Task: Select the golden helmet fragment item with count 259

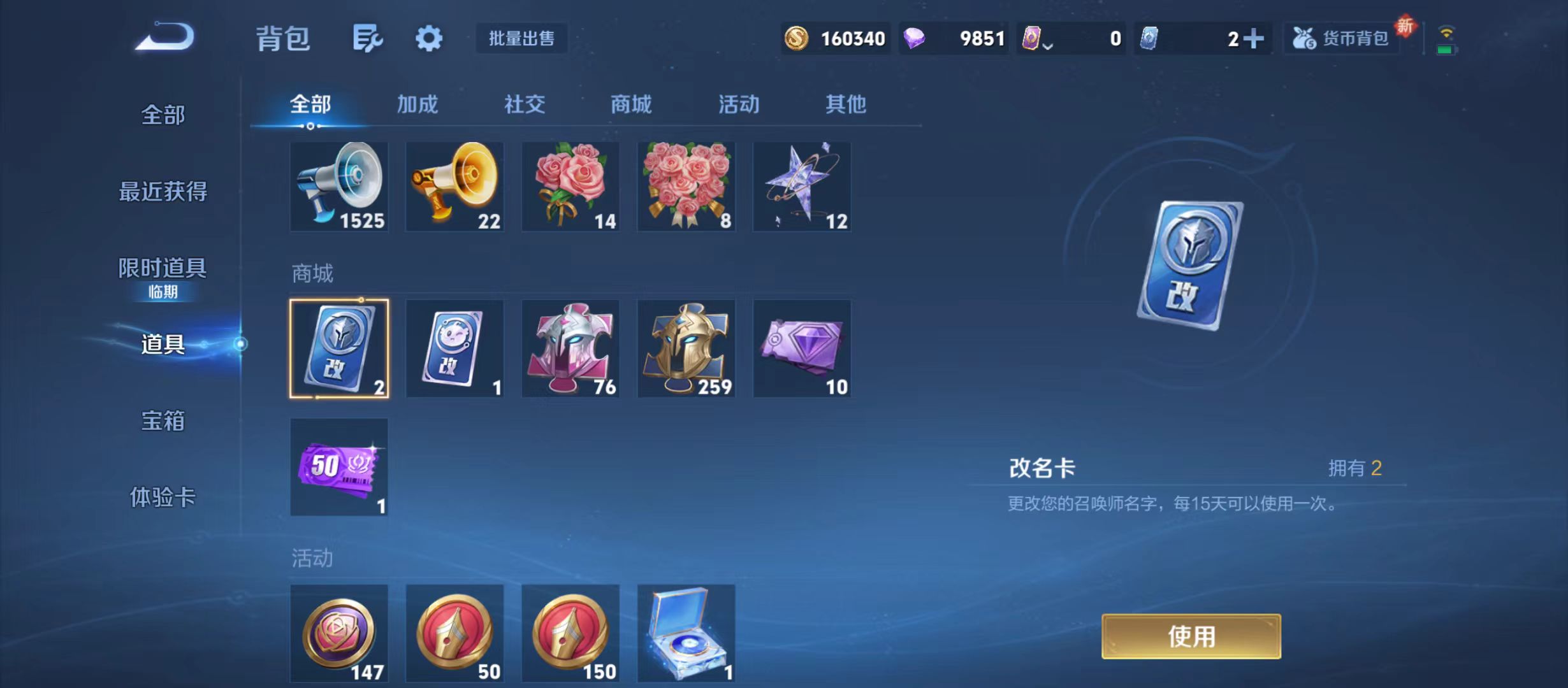Action: tap(686, 348)
